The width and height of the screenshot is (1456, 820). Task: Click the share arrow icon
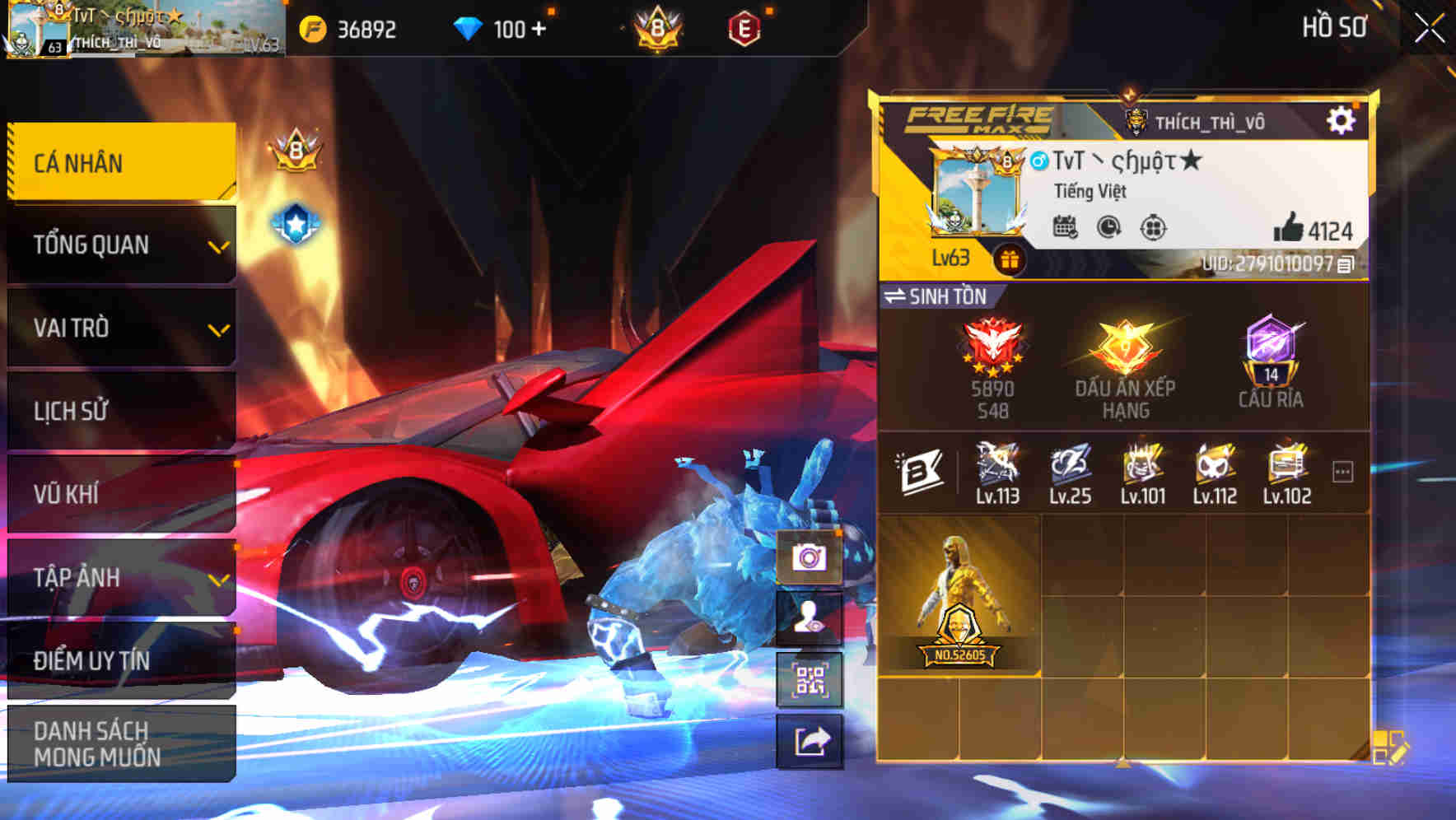810,741
